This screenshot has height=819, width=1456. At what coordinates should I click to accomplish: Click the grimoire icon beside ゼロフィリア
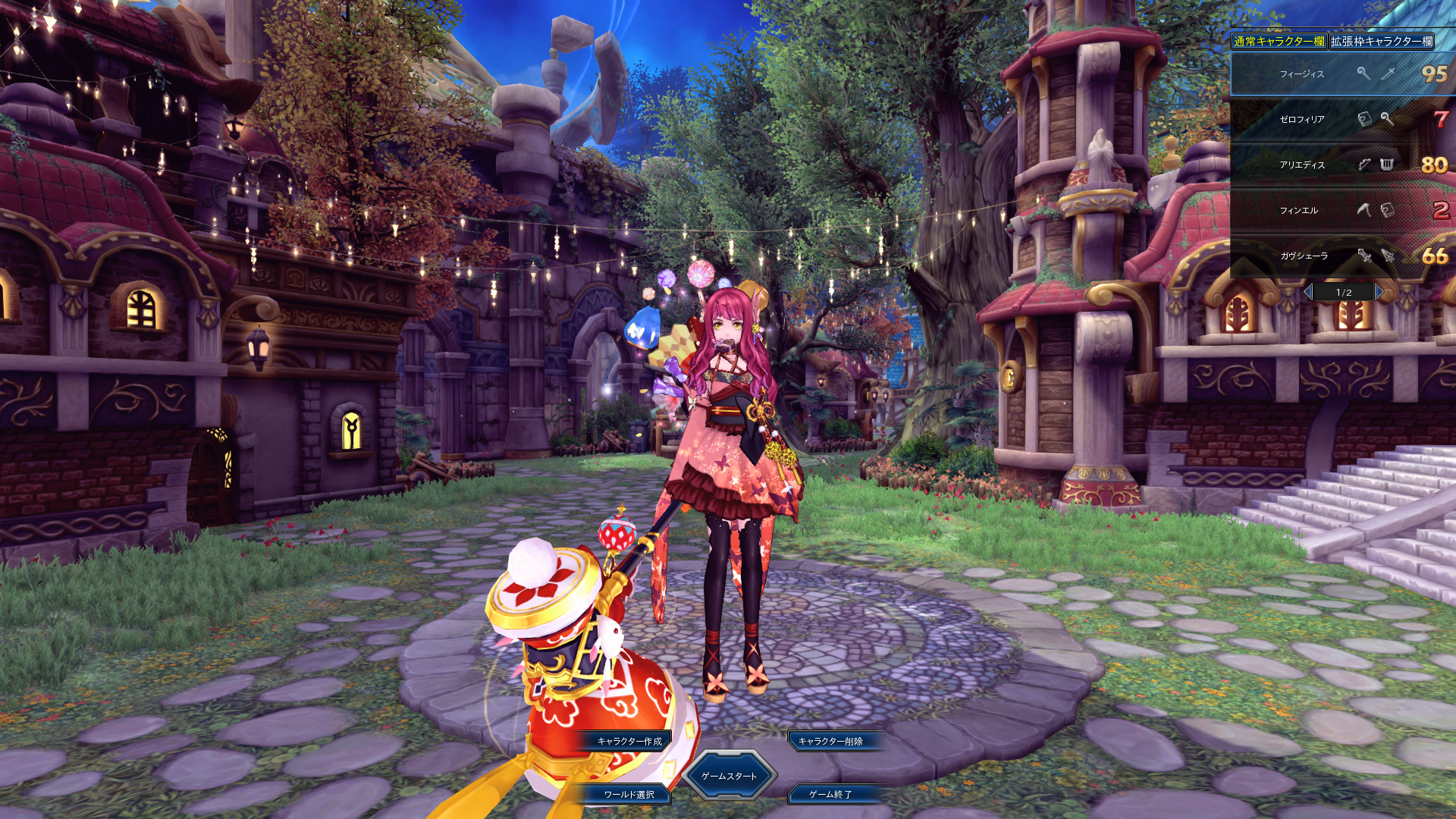coord(1364,120)
